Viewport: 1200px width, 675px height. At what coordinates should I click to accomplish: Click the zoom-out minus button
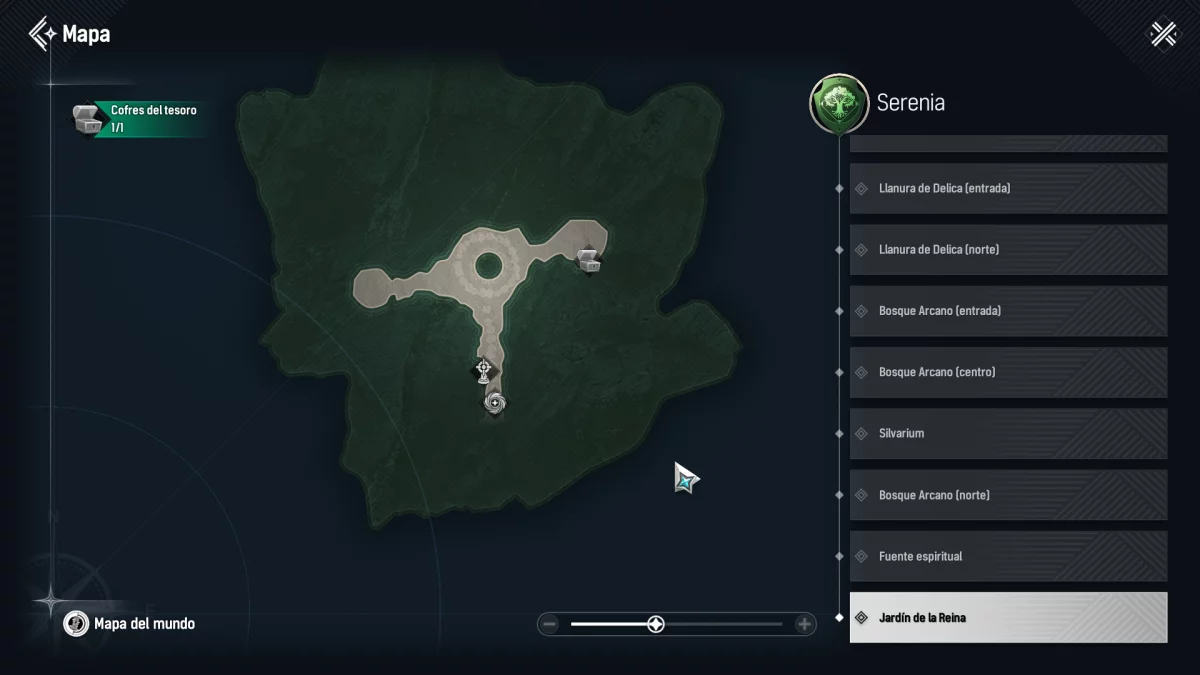click(x=549, y=624)
